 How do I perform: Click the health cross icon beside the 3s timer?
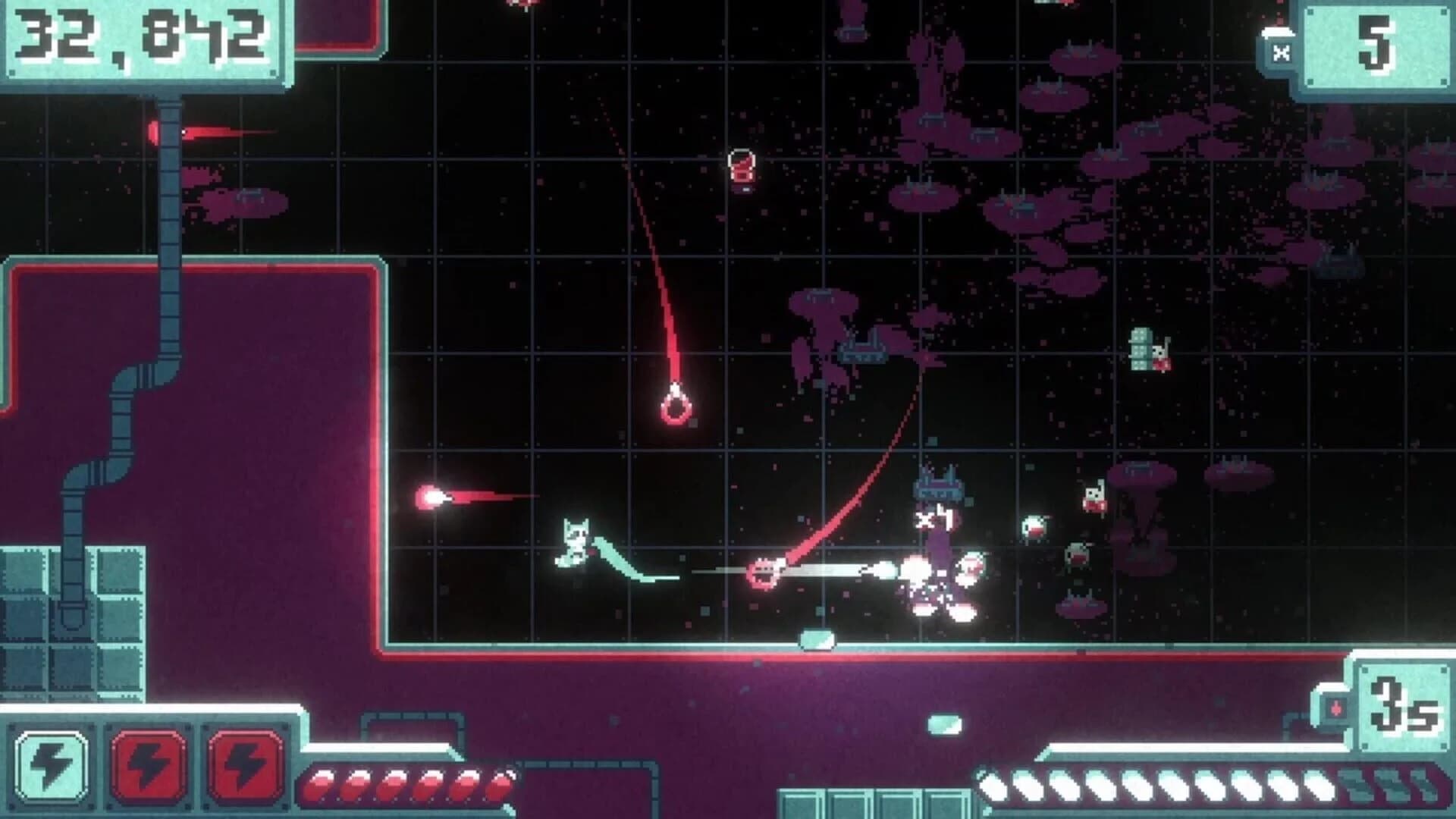tap(1338, 708)
